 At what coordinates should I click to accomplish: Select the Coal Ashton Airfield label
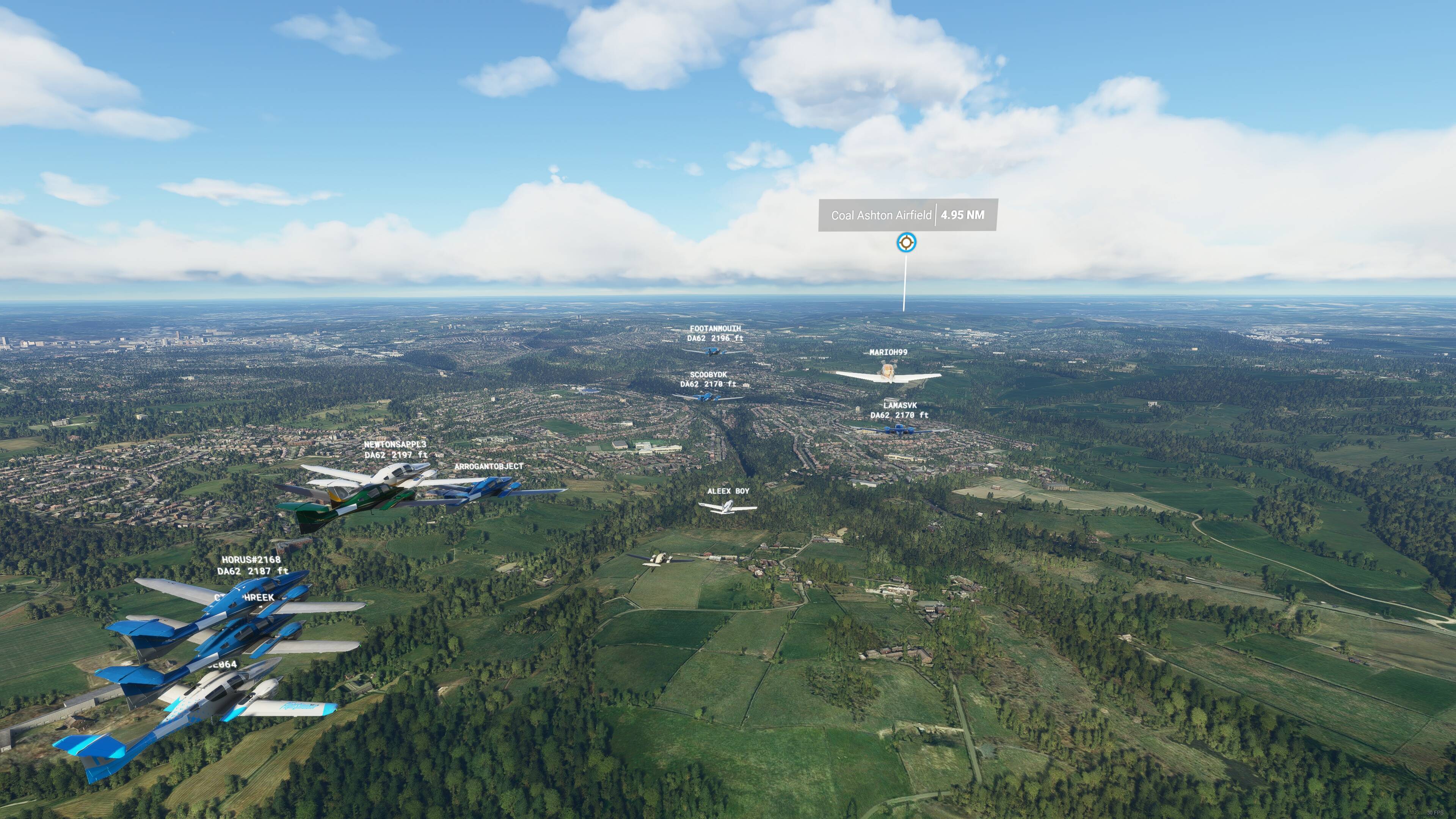coord(880,215)
